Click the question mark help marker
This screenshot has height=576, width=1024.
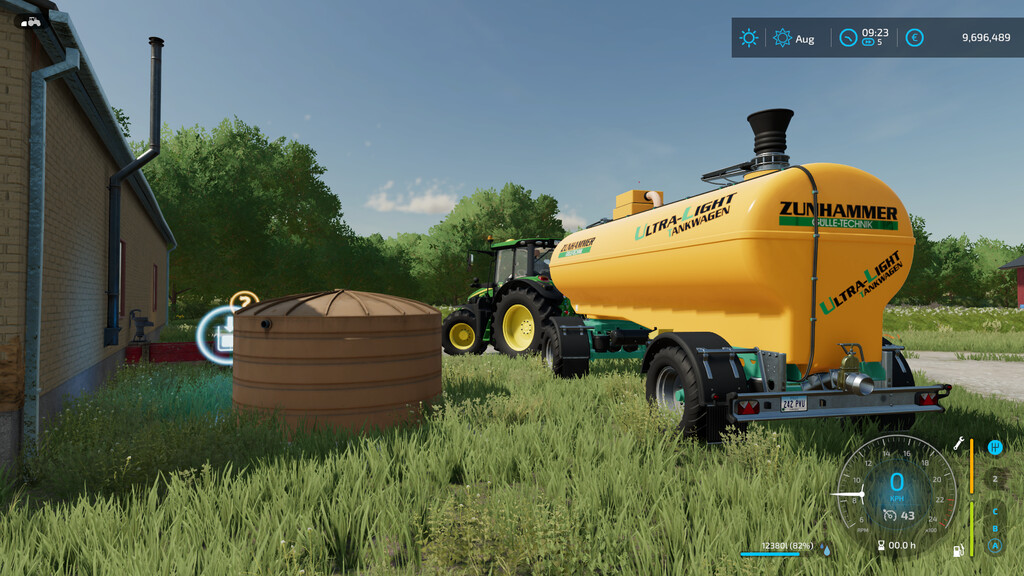(244, 300)
